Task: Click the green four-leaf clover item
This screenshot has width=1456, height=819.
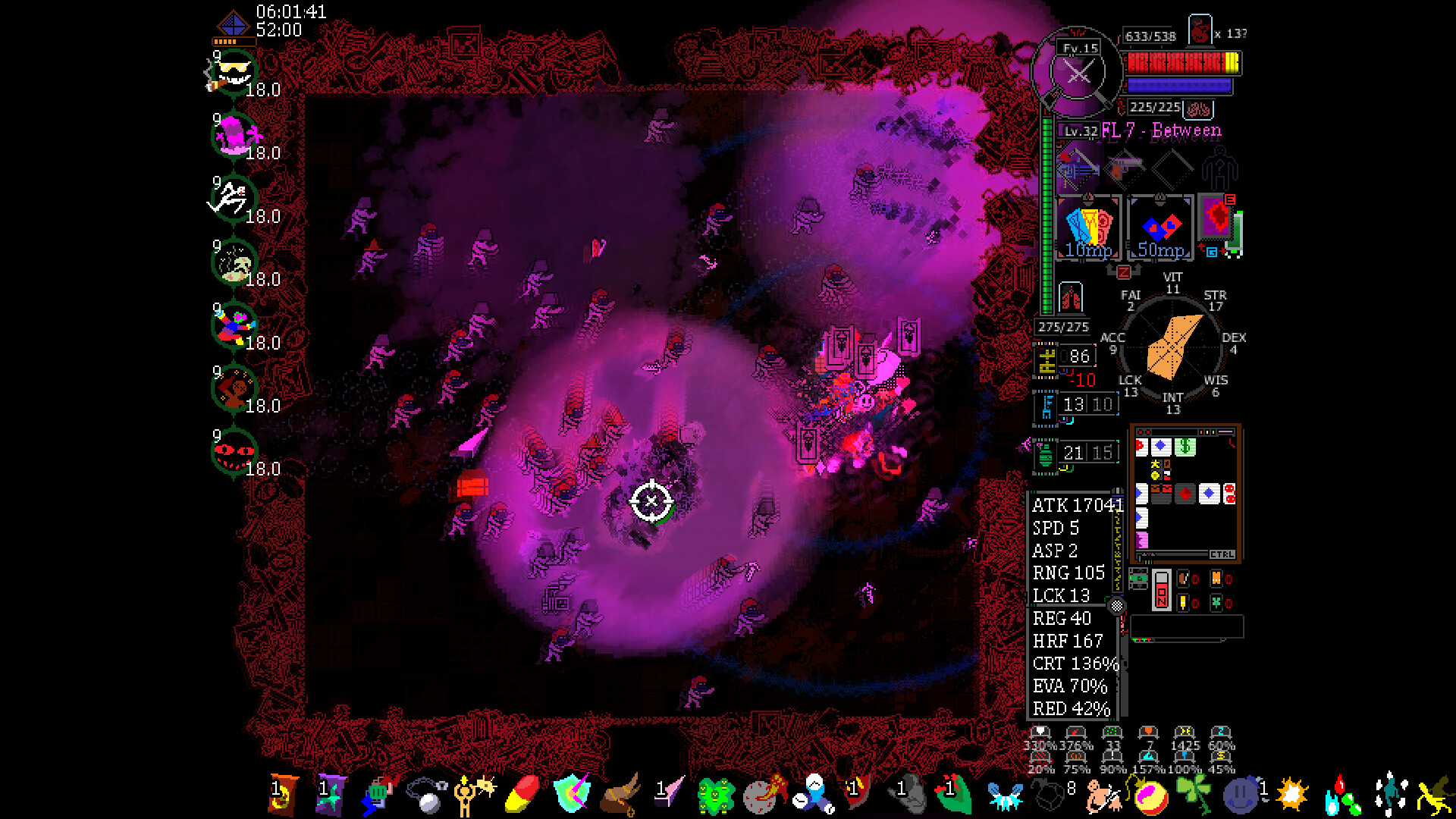Action: pos(1194,793)
